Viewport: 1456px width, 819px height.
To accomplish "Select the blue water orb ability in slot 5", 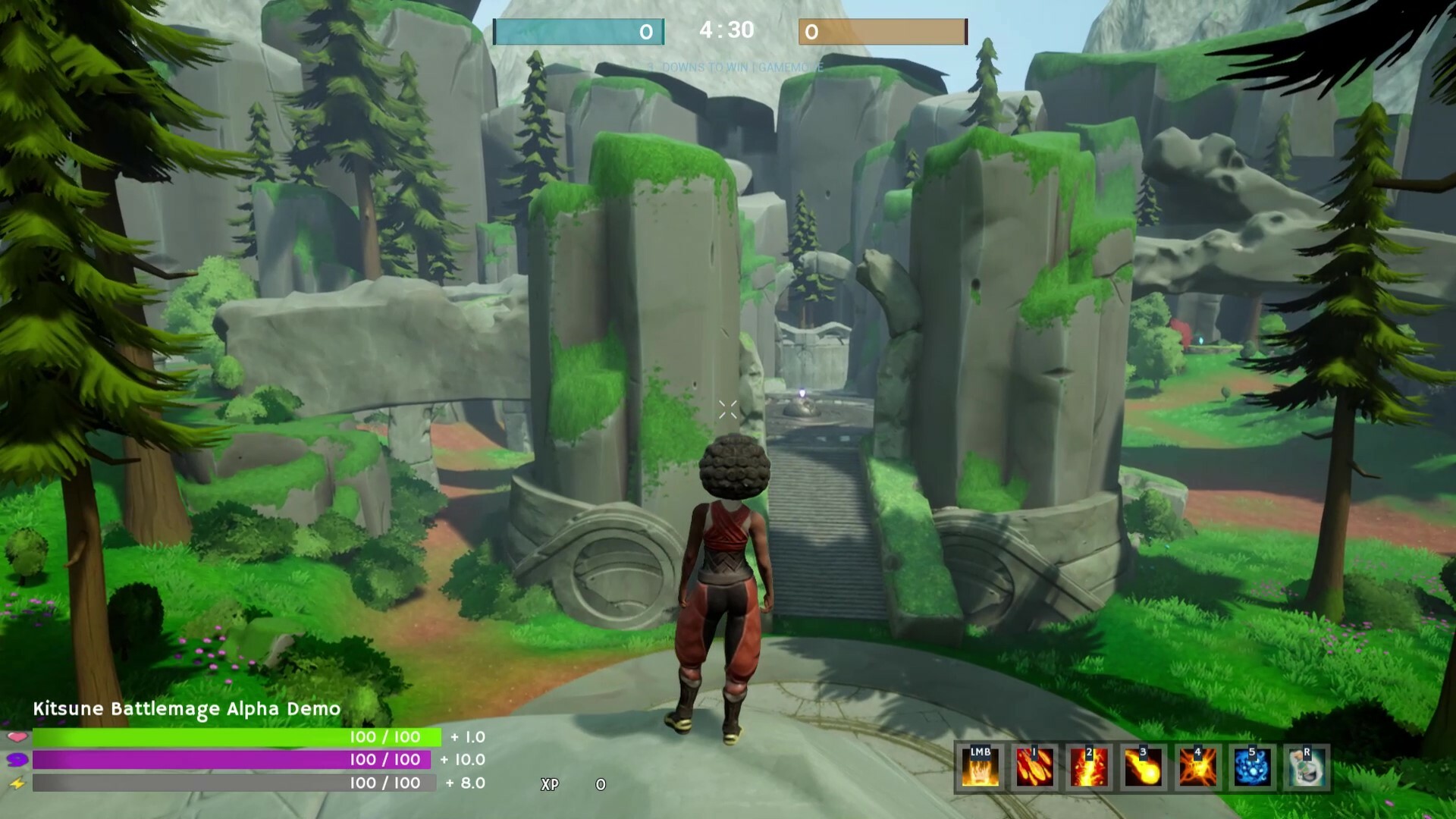I will point(1253,767).
